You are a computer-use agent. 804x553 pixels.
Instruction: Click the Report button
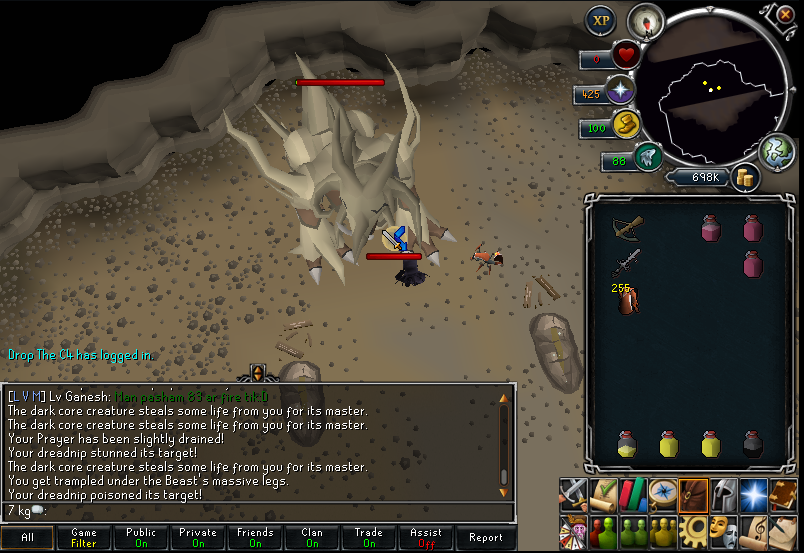tap(486, 537)
